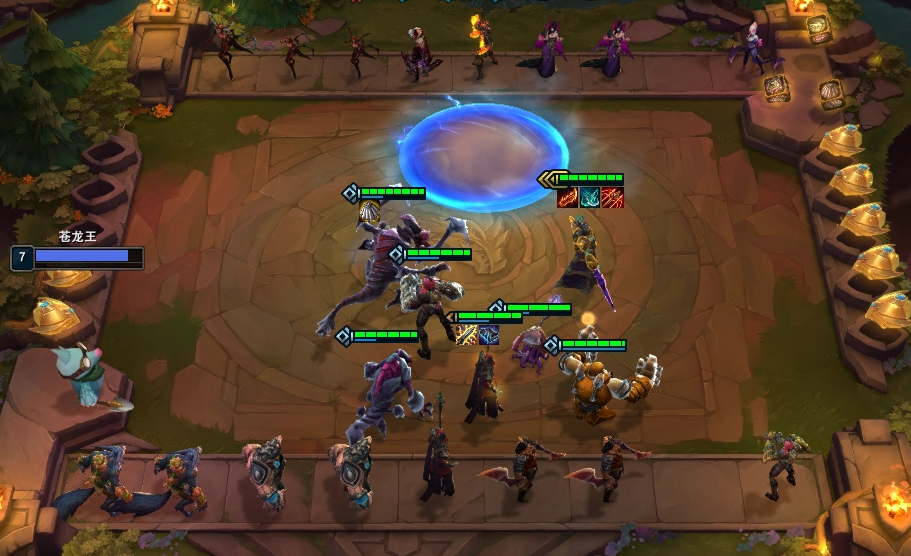Select the golden shell item equipped under a health bar
The image size is (911, 556).
click(x=368, y=211)
